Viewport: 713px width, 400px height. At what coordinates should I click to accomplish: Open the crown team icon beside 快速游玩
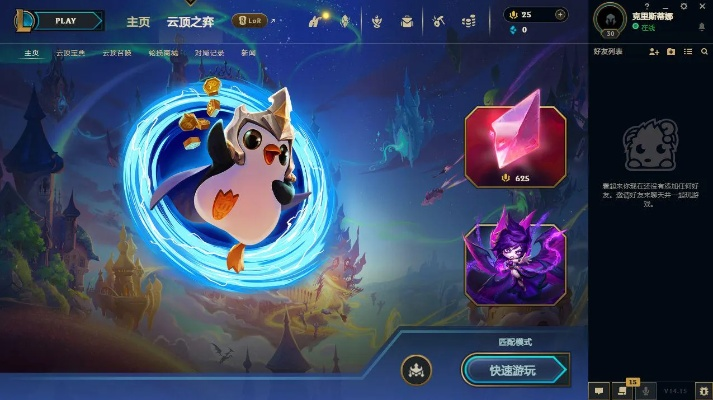pyautogui.click(x=416, y=370)
